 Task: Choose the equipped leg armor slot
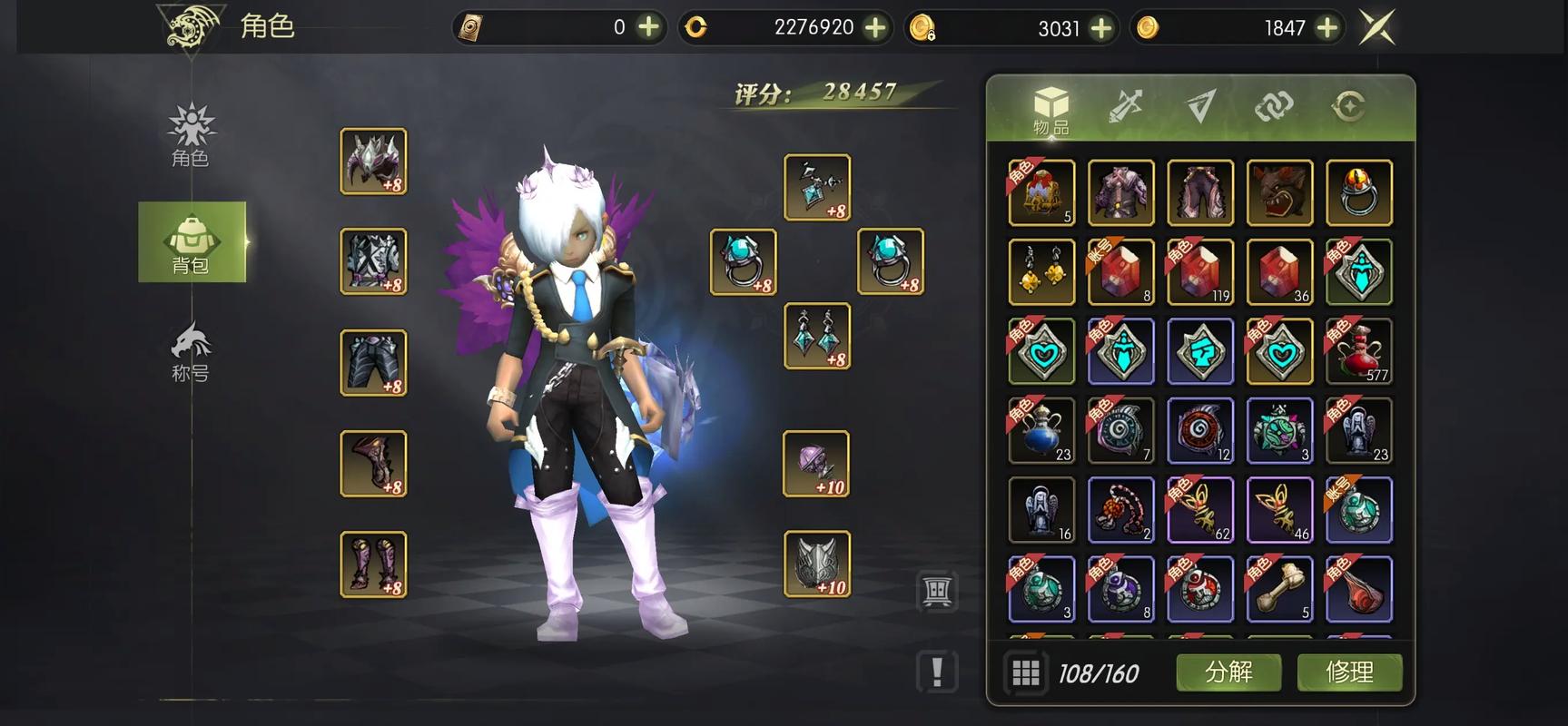pyautogui.click(x=373, y=363)
